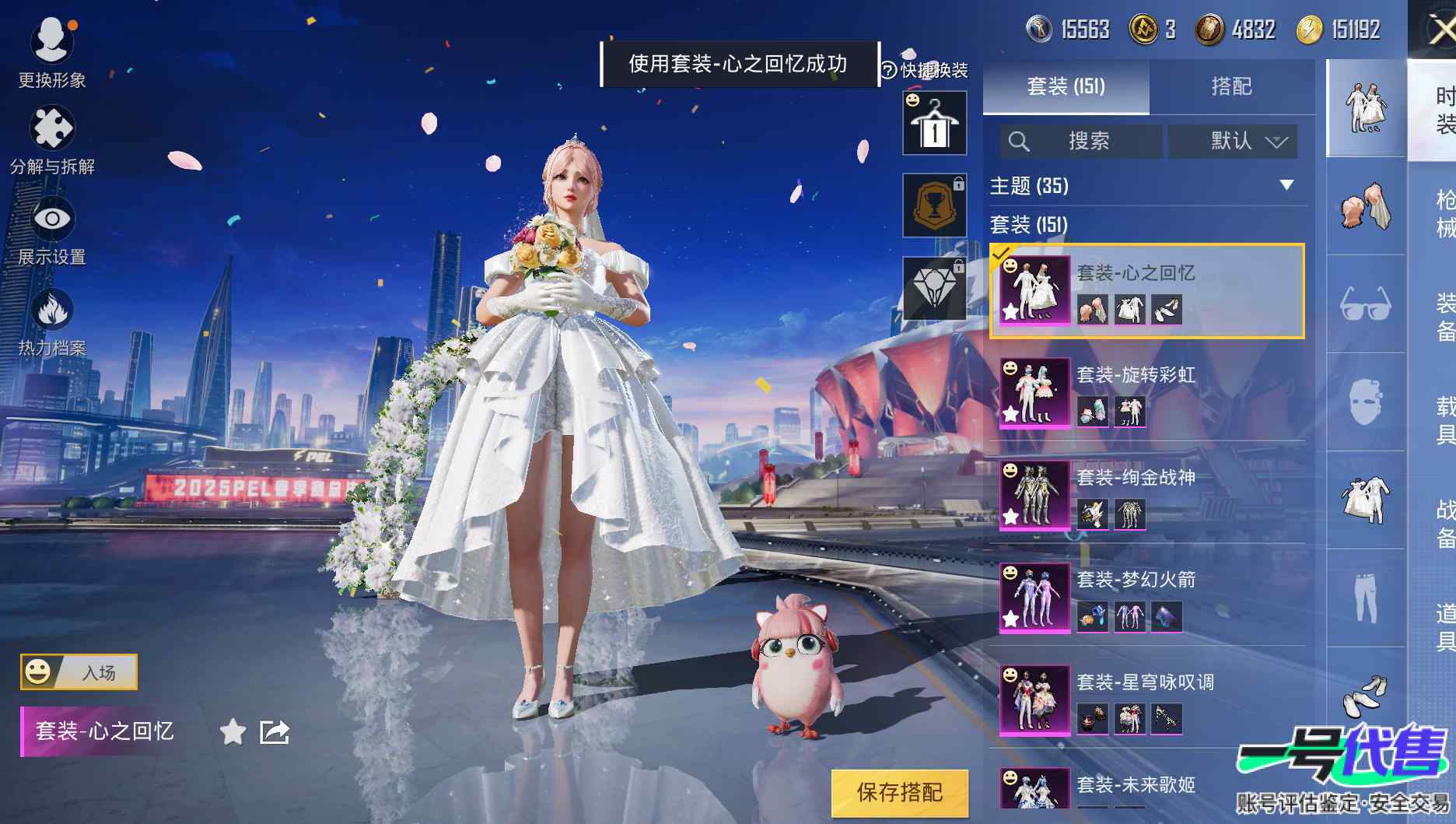
Task: Switch to the 搭配 tab
Action: pos(1231,86)
